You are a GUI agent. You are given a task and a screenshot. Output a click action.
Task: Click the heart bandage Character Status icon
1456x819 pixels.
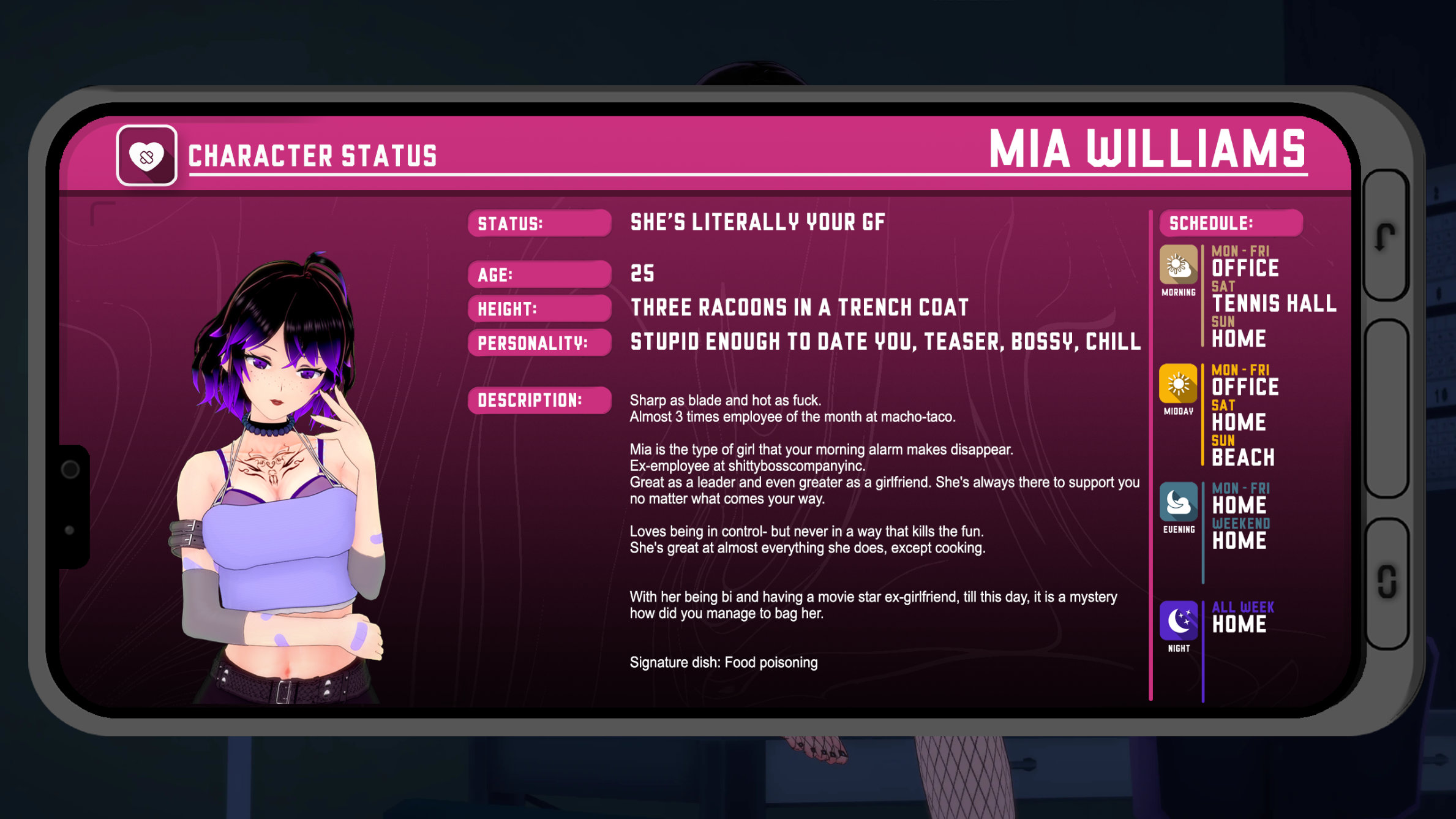click(147, 156)
